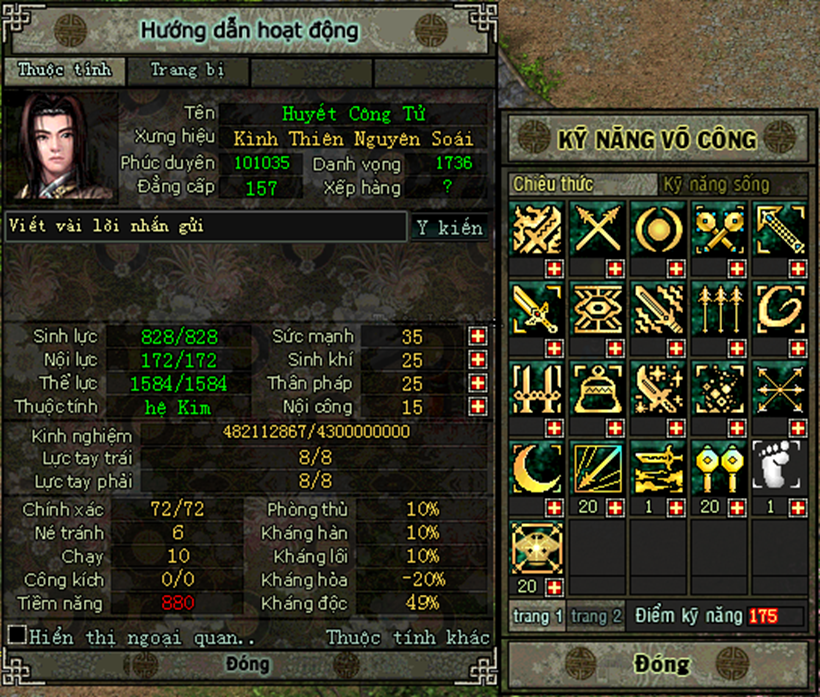The height and width of the screenshot is (697, 820).
Task: Click the Ý kiến button
Action: (x=449, y=227)
